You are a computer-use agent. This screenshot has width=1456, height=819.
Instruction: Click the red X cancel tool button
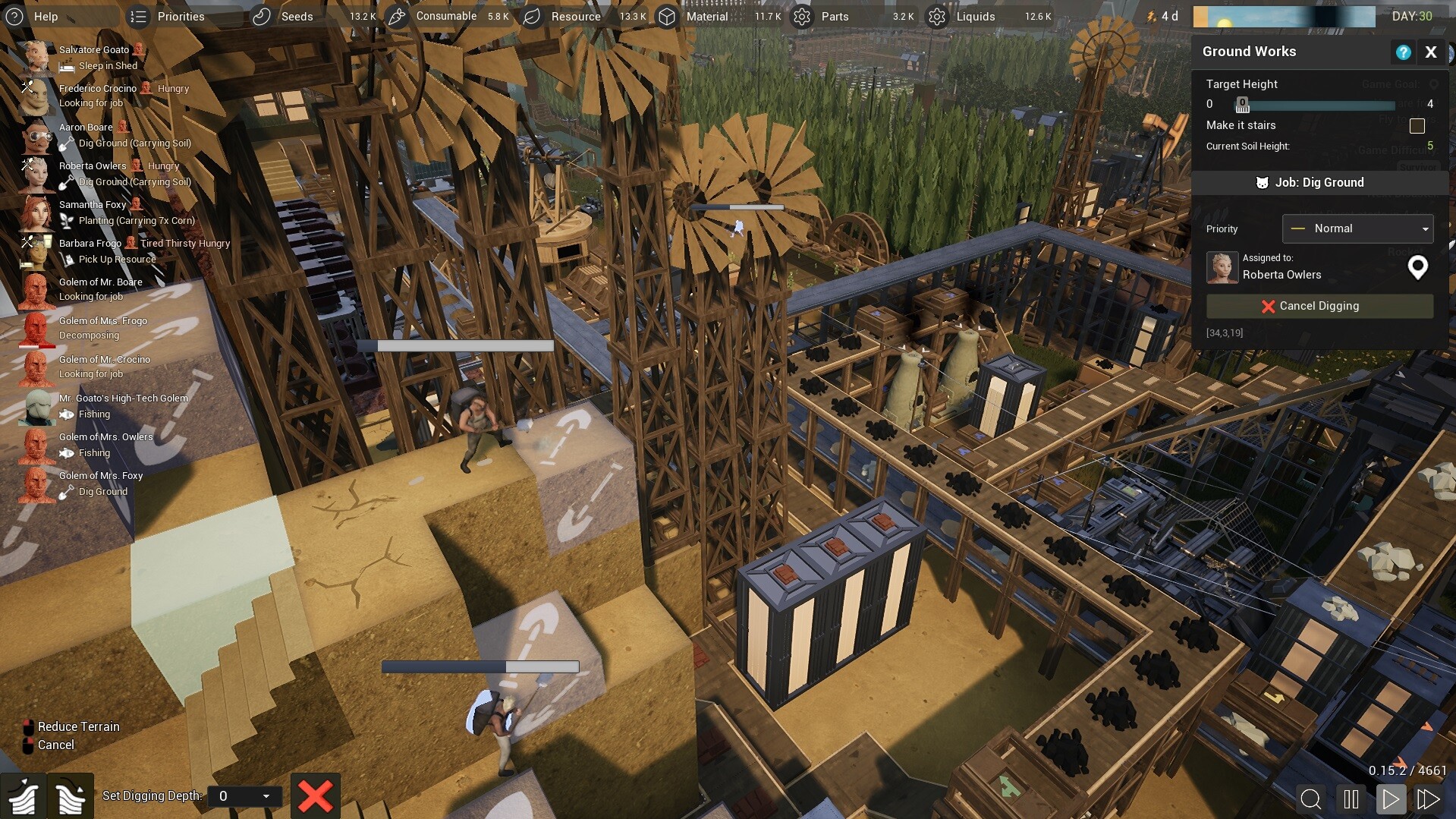pos(315,795)
